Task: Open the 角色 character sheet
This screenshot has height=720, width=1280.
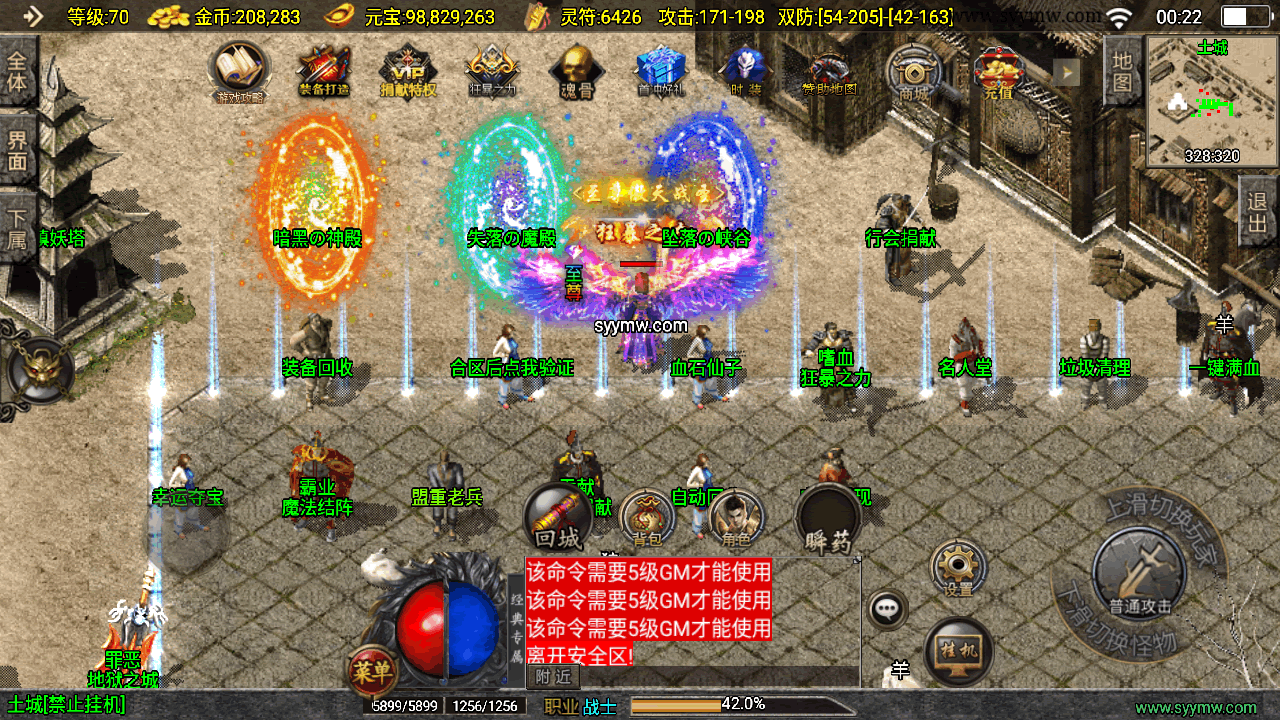Action: 736,518
